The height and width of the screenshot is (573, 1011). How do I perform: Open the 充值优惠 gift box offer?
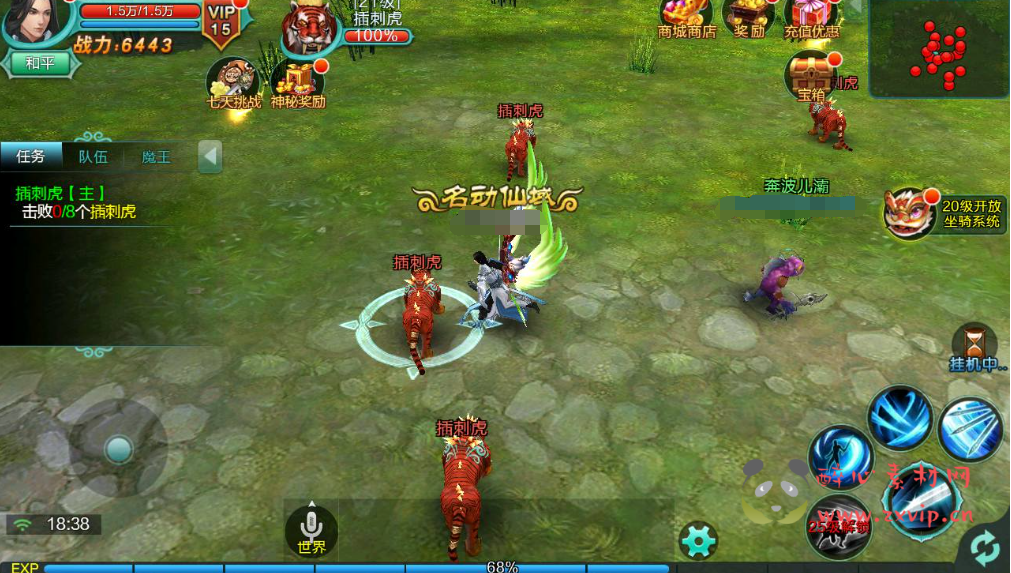click(x=811, y=16)
